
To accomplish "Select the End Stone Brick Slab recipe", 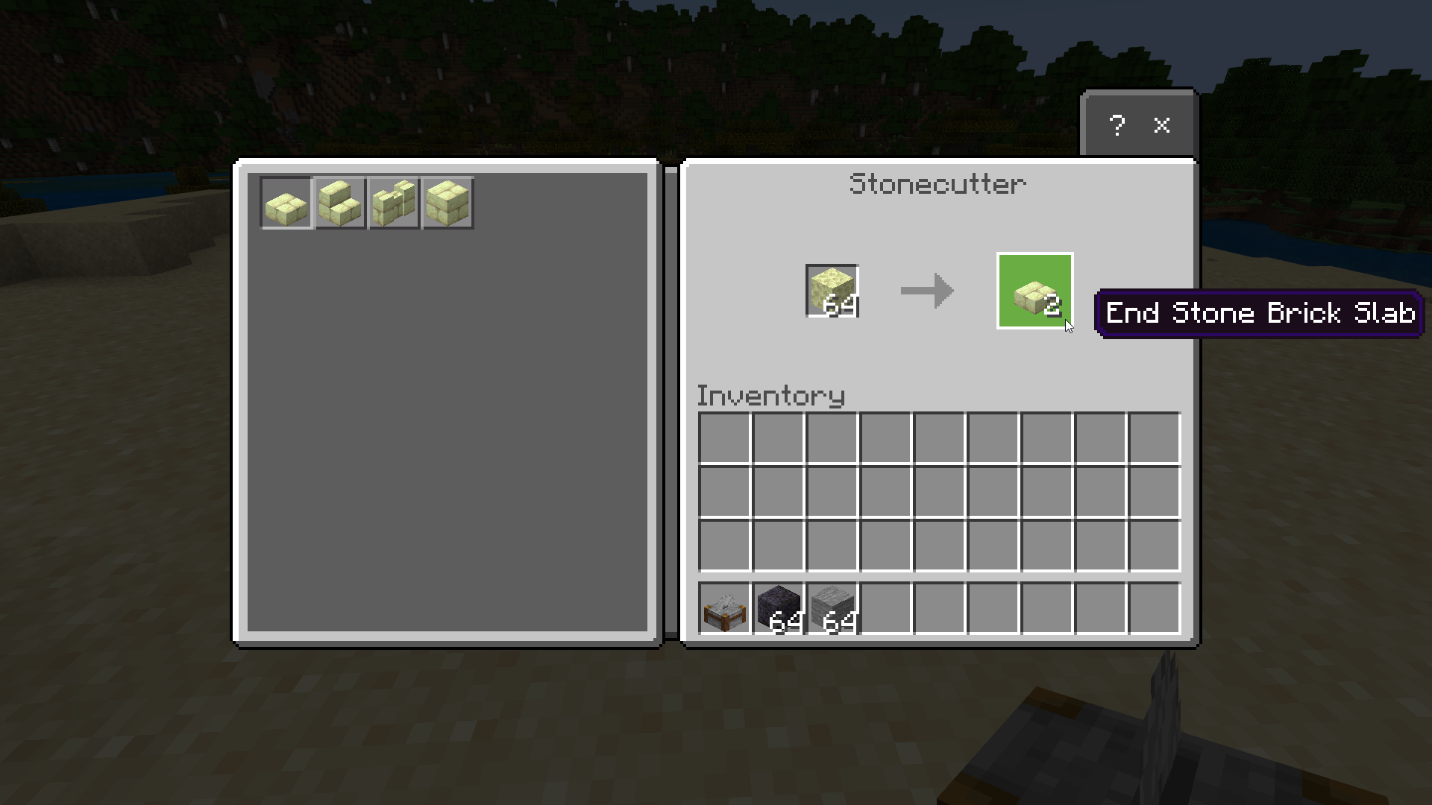I will 287,204.
